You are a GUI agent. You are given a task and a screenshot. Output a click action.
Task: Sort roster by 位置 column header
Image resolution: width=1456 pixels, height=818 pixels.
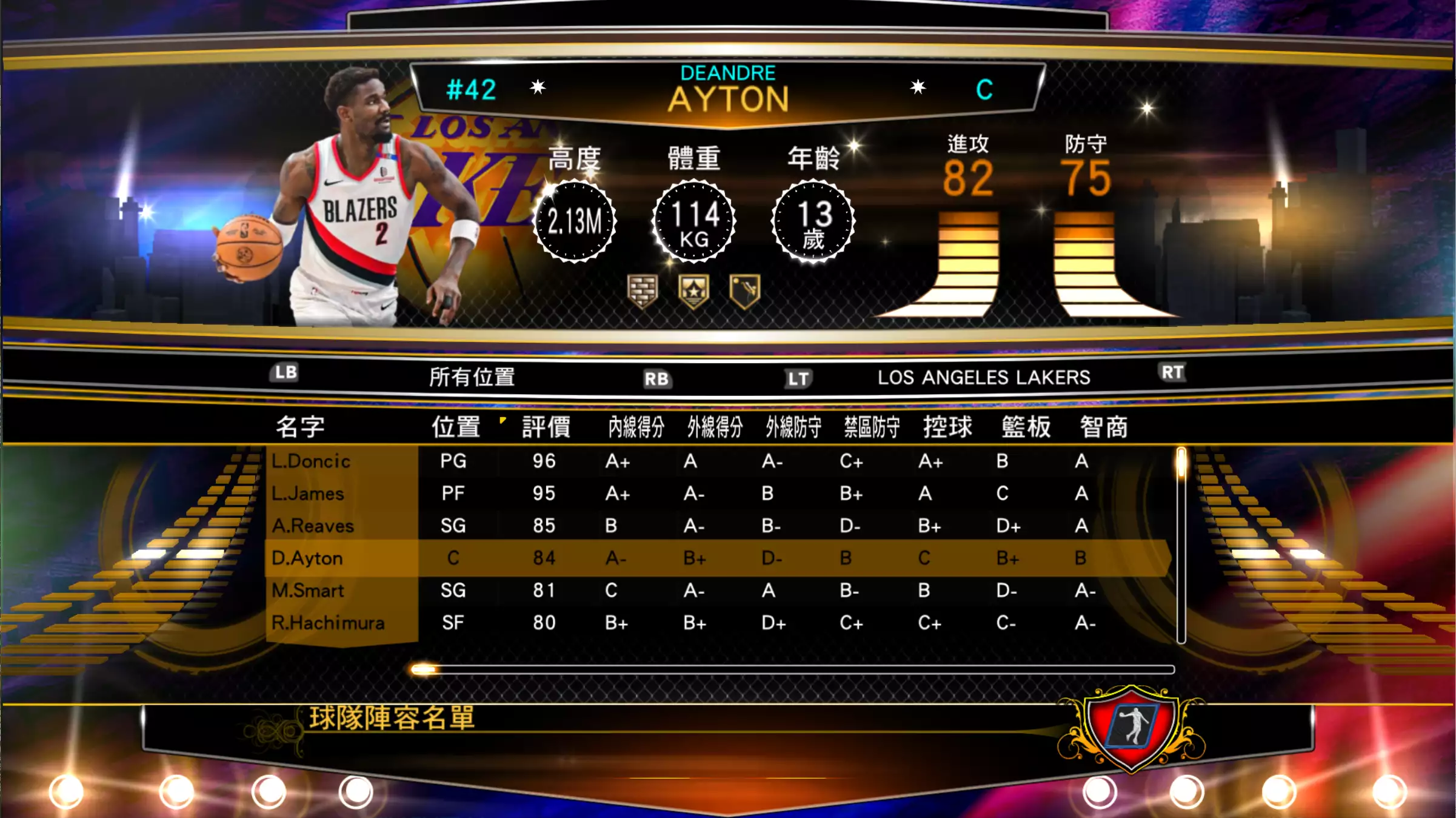pos(456,427)
